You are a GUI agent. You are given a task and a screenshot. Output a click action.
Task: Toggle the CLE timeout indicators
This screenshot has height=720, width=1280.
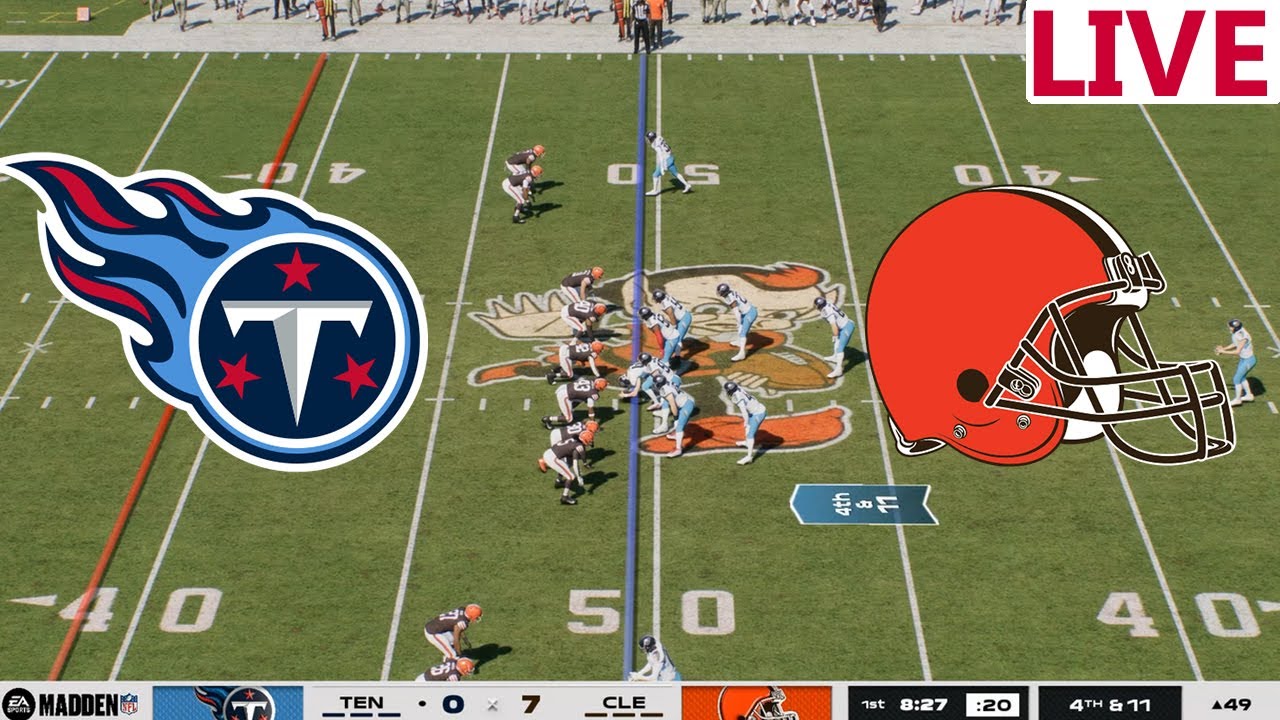pyautogui.click(x=624, y=714)
